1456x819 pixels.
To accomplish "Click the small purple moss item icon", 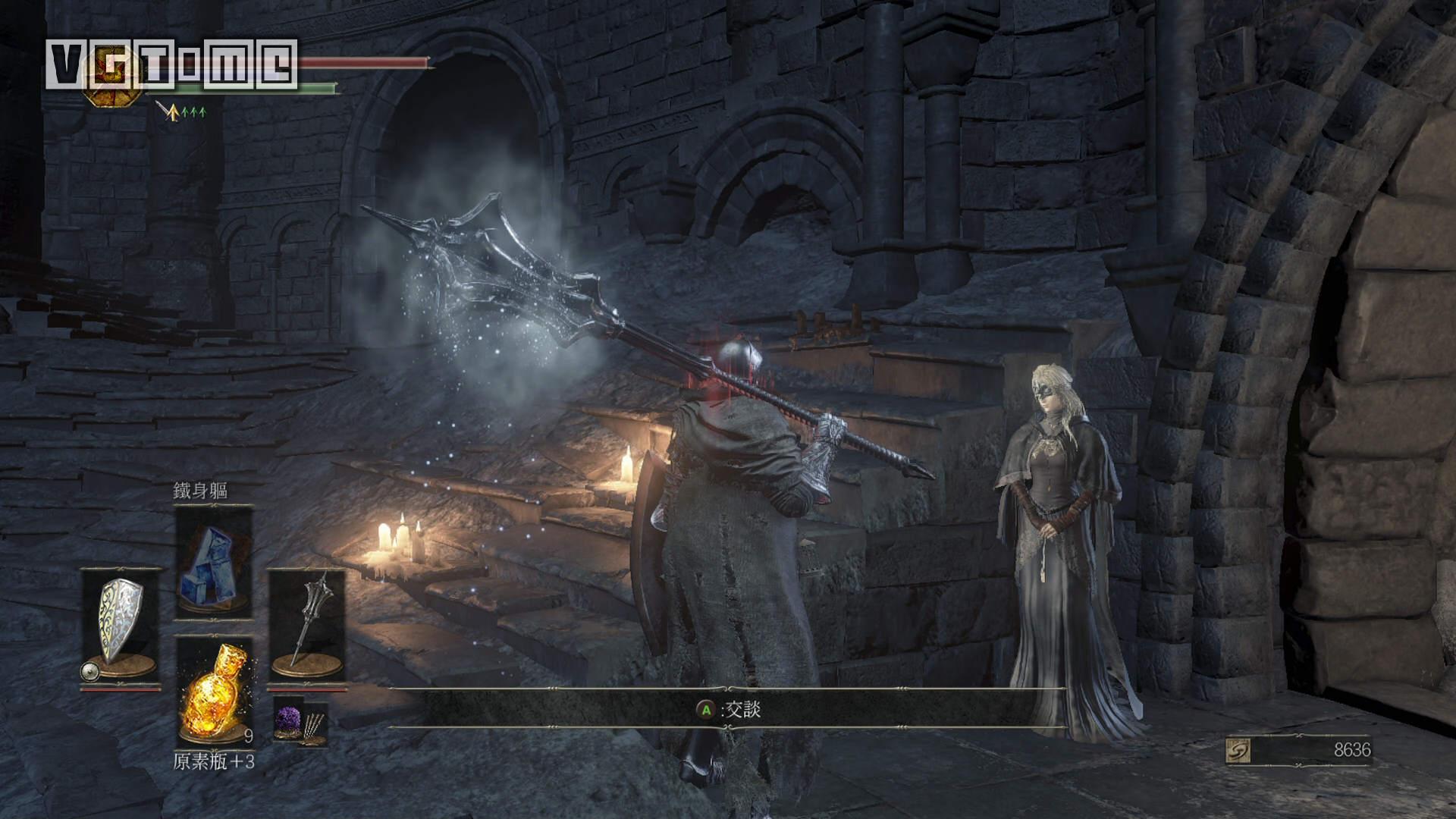I will point(287,720).
